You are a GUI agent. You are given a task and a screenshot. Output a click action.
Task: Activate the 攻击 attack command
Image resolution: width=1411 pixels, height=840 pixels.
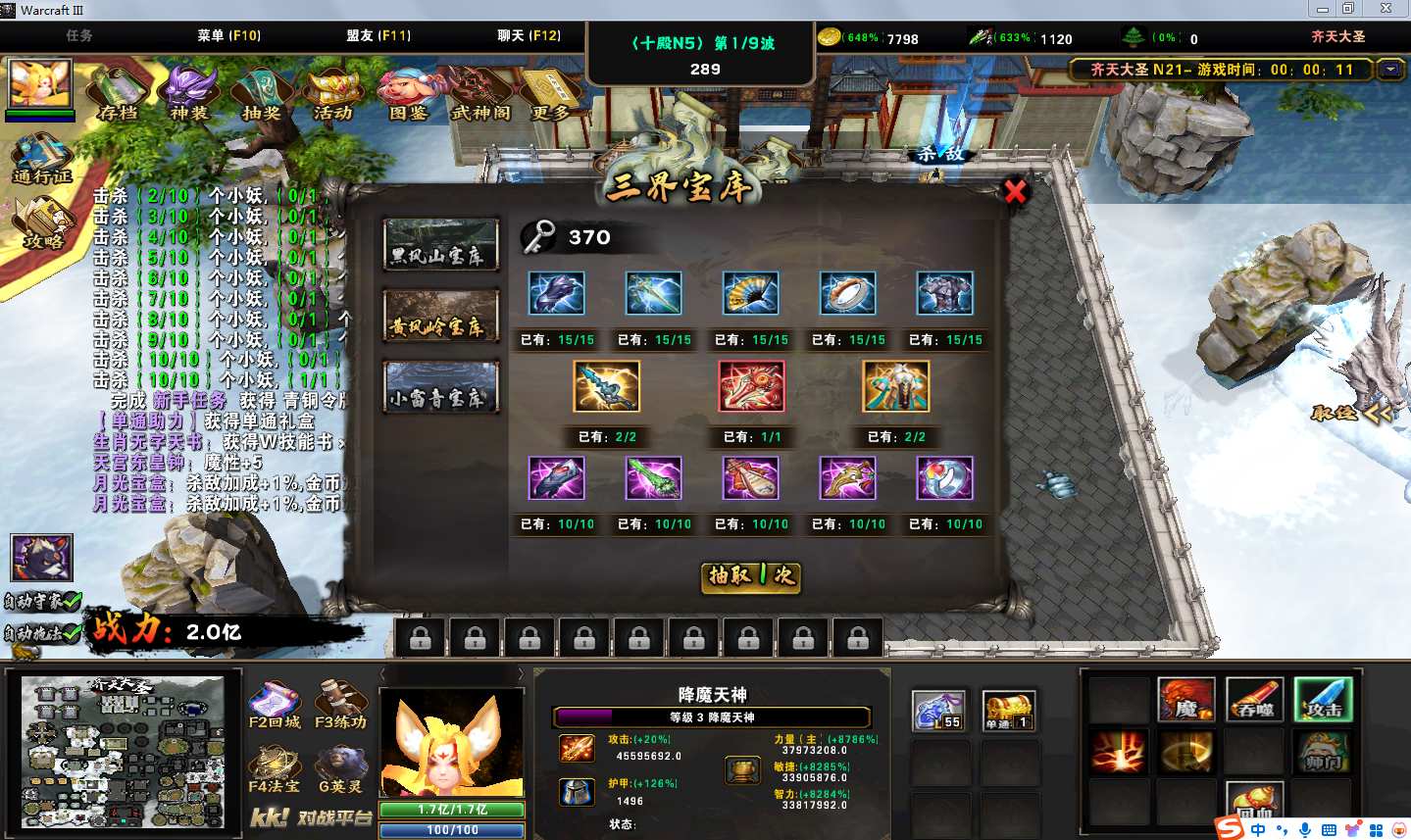click(x=1323, y=699)
